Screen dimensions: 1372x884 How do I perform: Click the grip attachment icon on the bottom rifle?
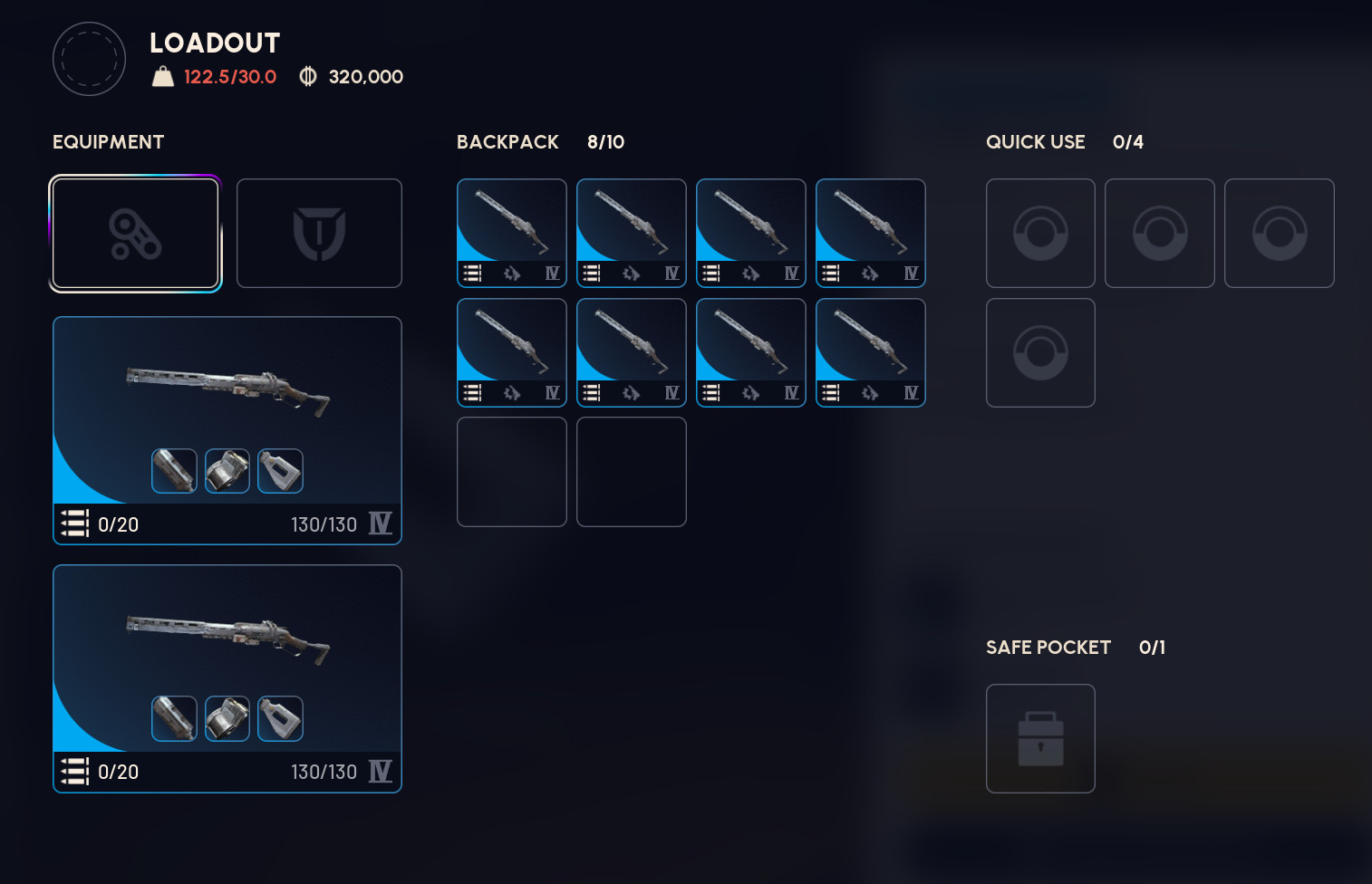[280, 718]
